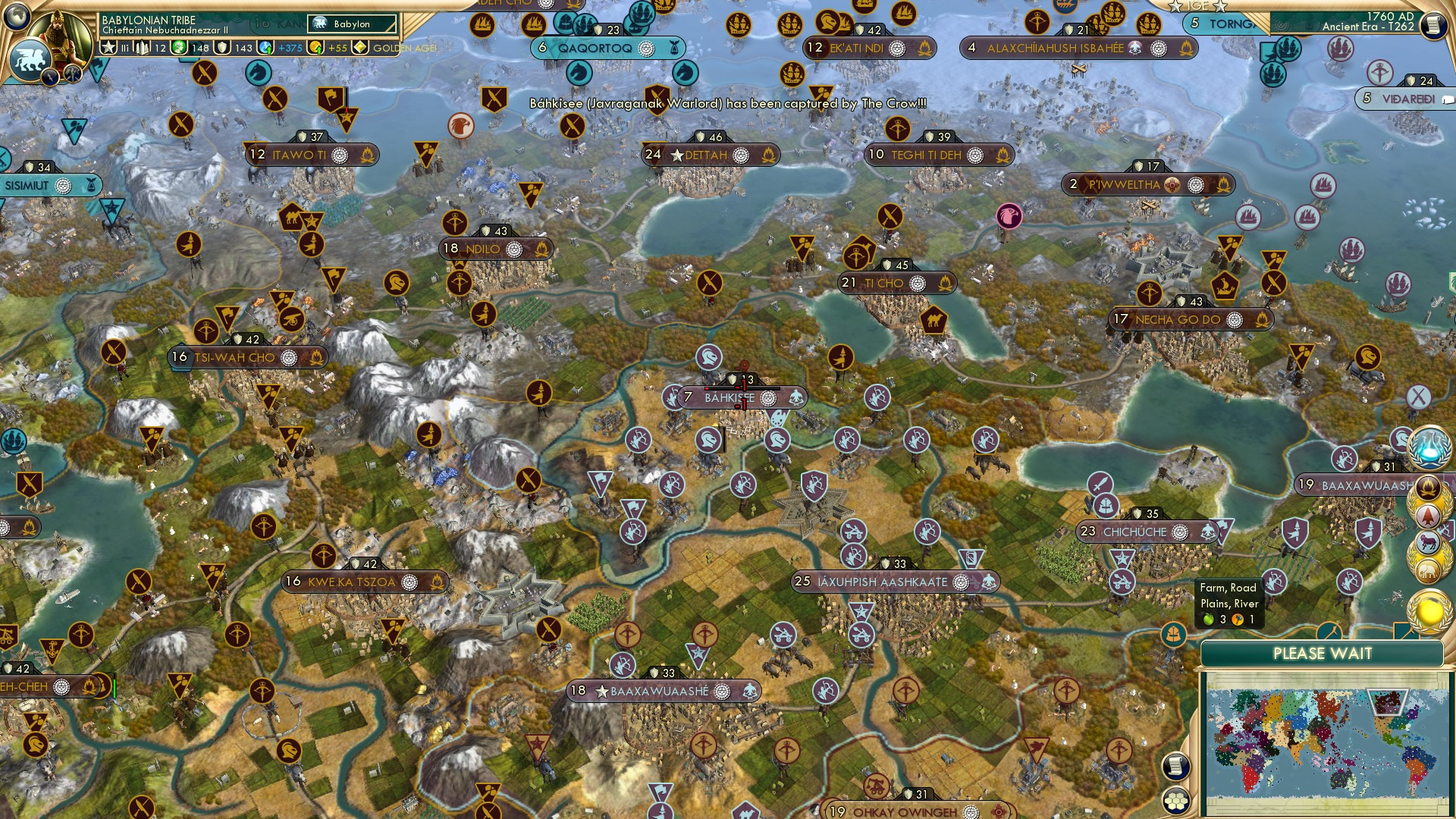Click the Please Wait turn button
Image resolution: width=1456 pixels, height=819 pixels.
(1322, 654)
